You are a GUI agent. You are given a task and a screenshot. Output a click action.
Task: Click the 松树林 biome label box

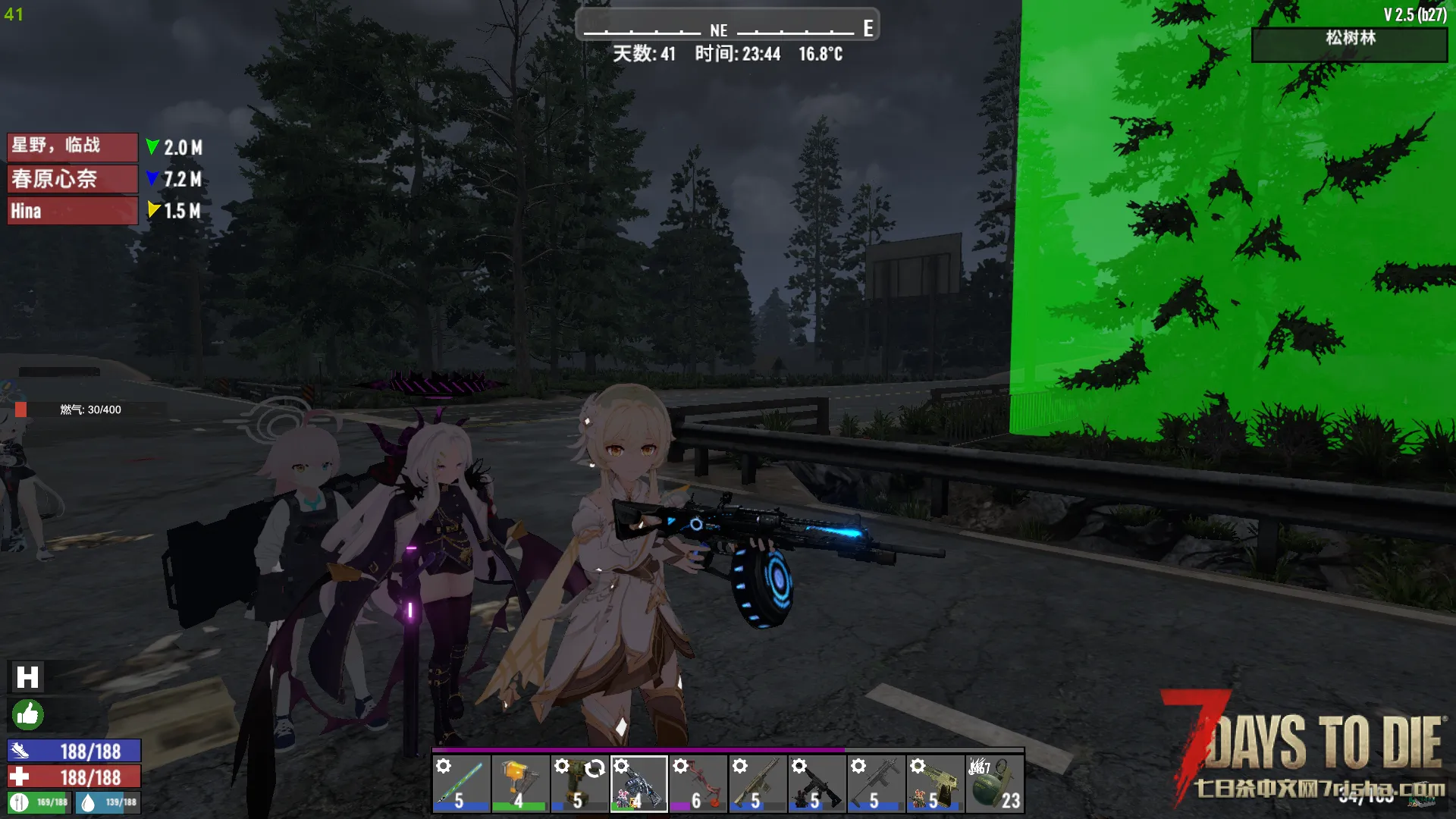tap(1349, 44)
